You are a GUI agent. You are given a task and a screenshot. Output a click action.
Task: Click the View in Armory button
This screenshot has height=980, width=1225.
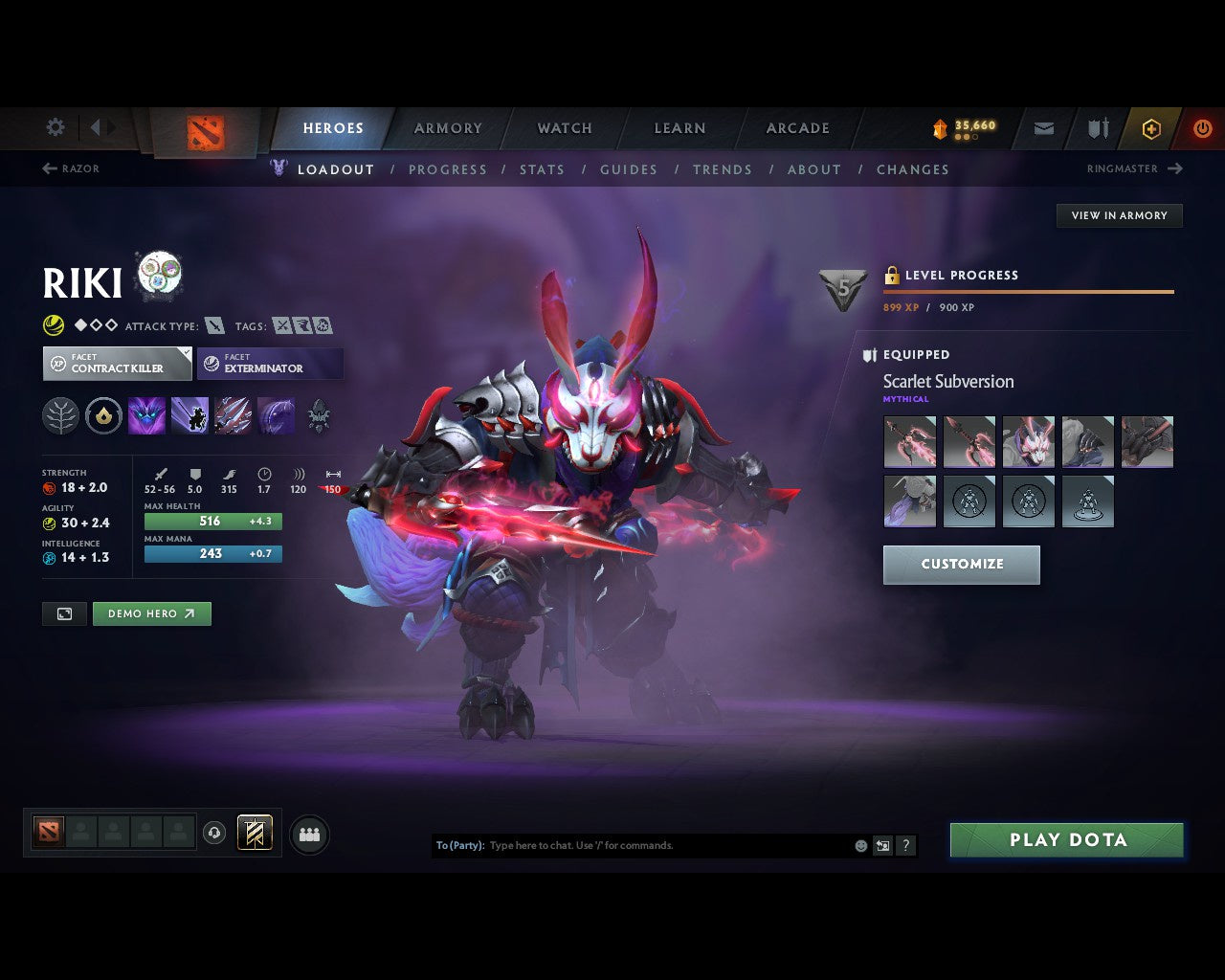1118,215
